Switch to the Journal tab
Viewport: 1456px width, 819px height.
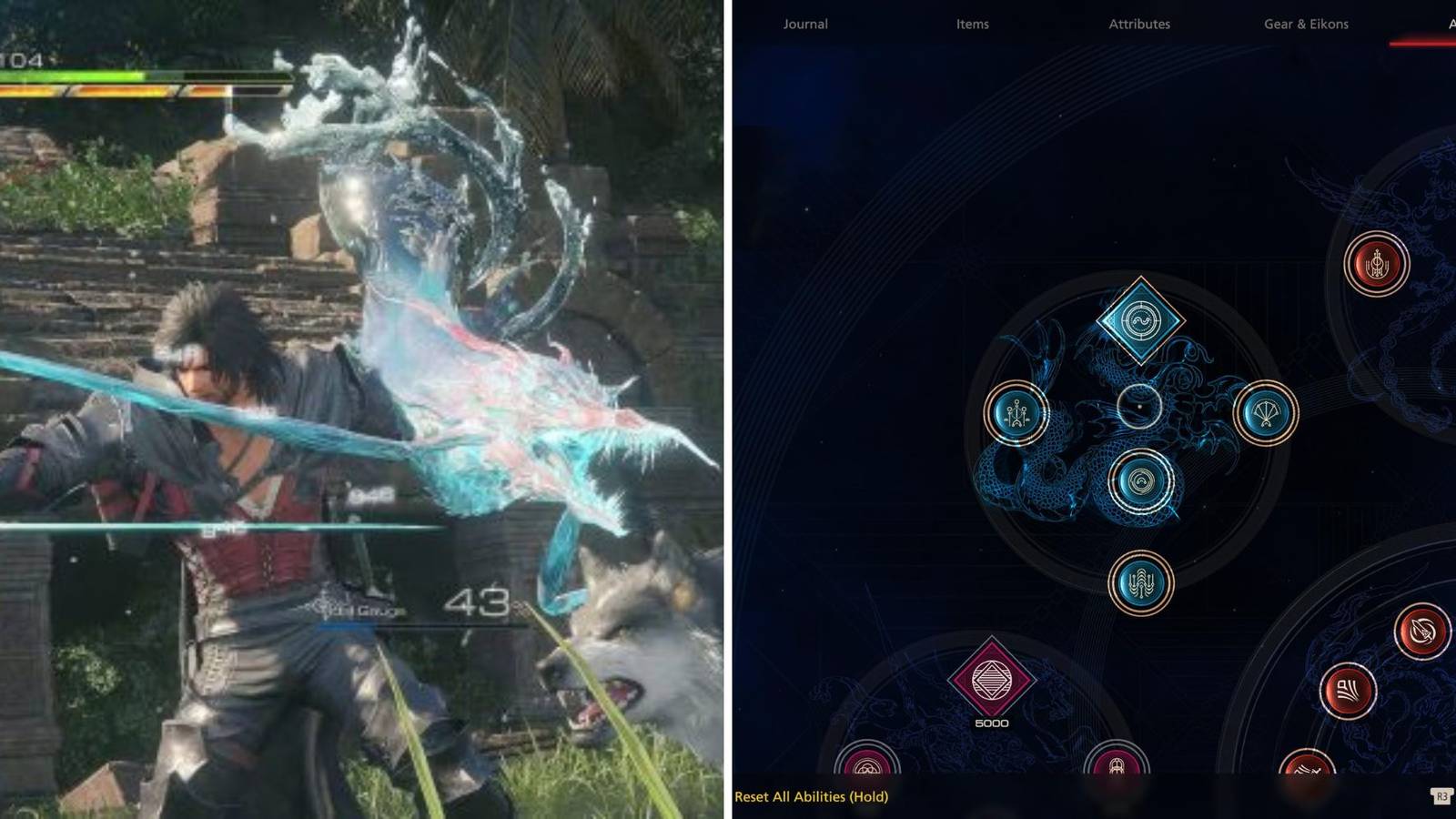(804, 25)
